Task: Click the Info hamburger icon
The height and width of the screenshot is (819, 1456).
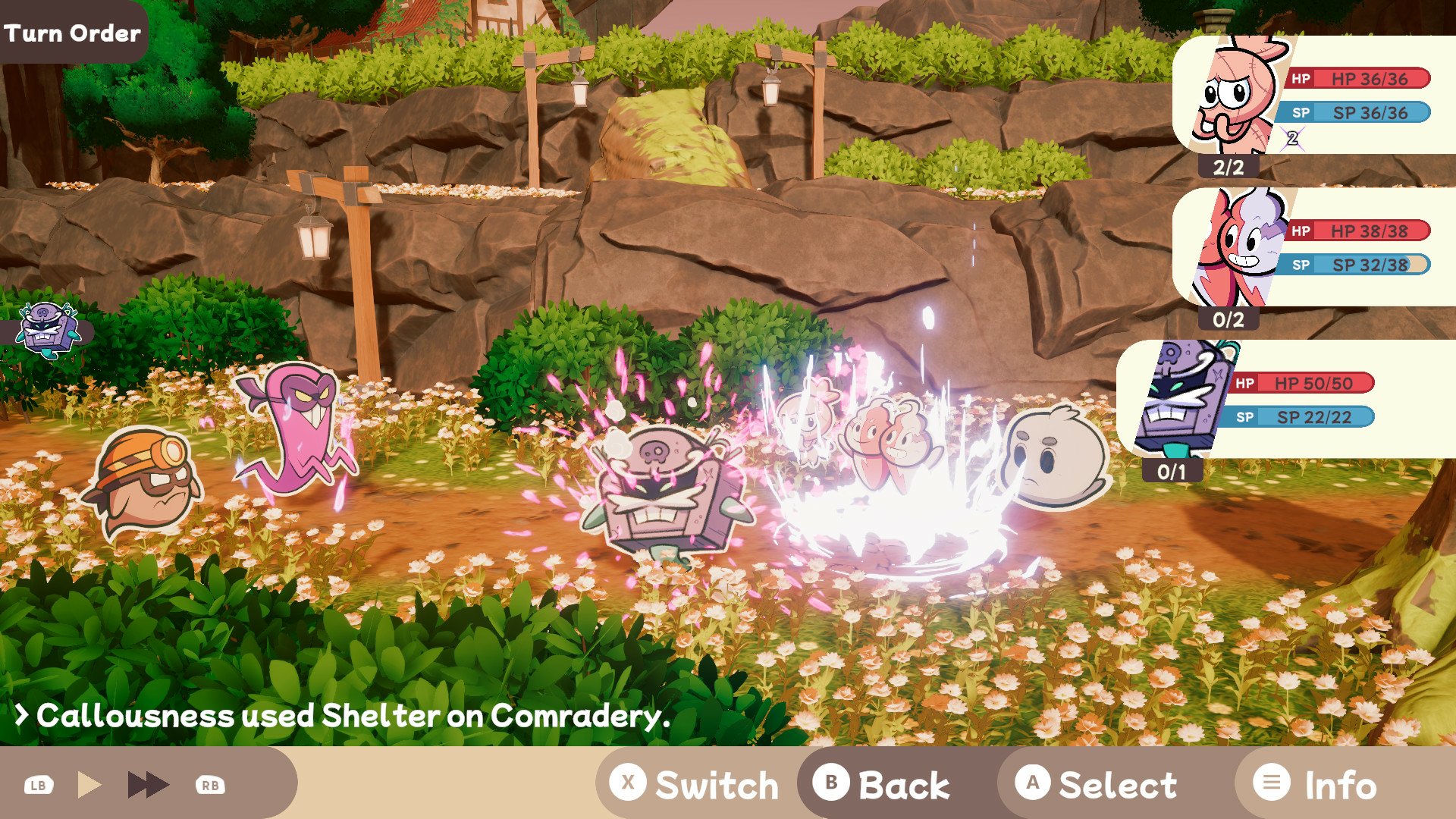Action: [x=1272, y=784]
